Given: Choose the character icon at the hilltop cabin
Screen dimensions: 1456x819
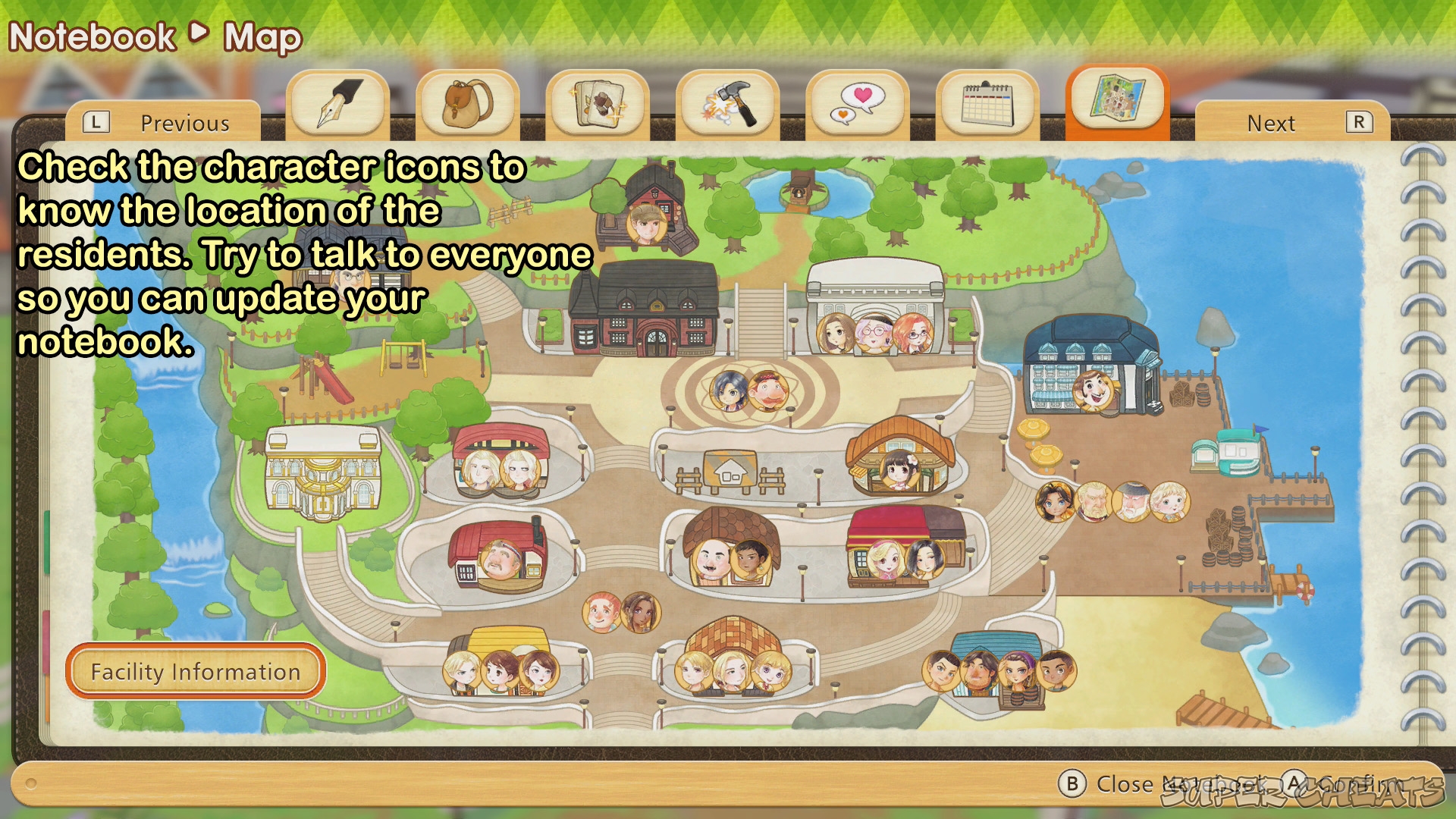Looking at the screenshot, I should pos(646,222).
